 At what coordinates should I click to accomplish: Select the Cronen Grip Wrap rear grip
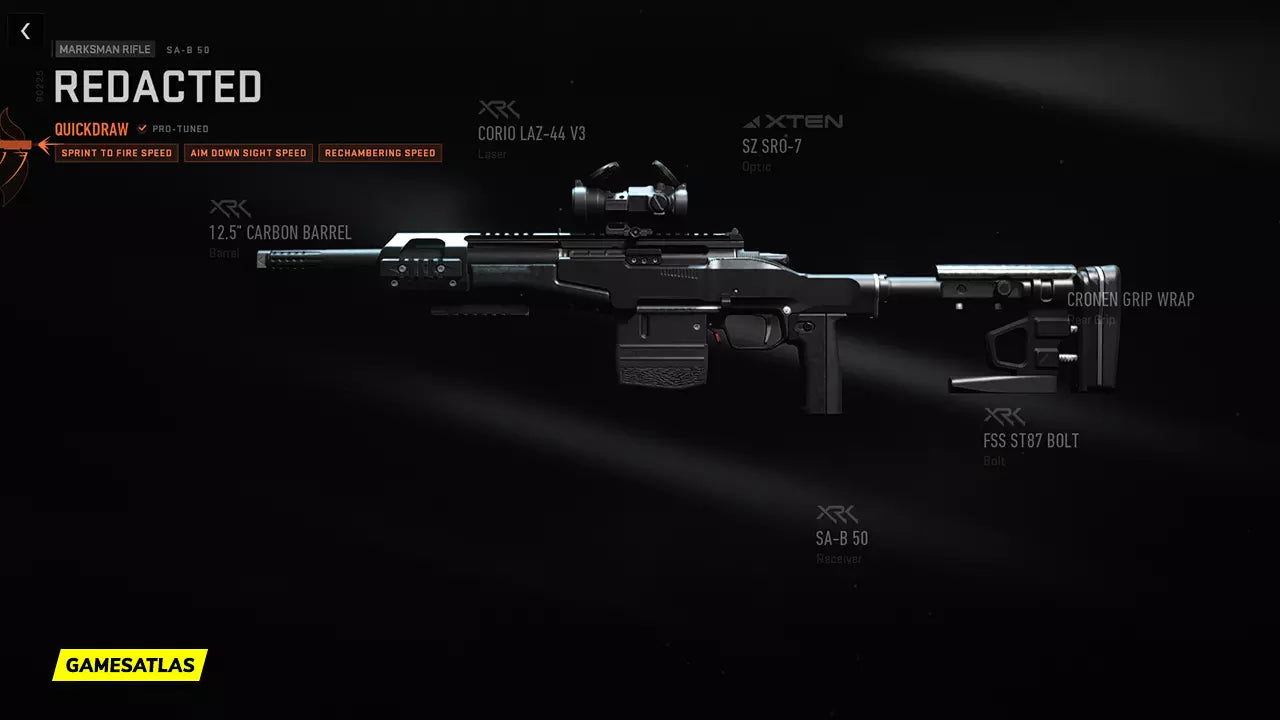(x=1130, y=299)
